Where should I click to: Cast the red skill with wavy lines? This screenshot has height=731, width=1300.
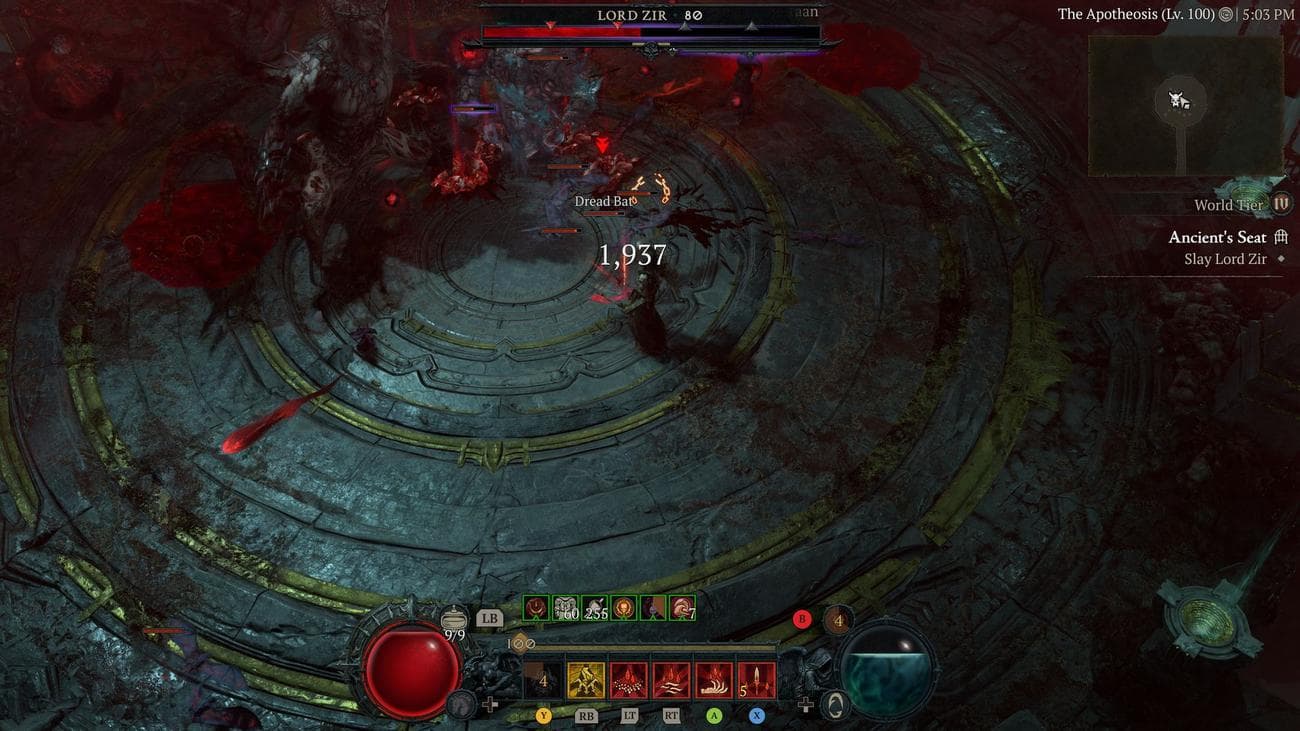[671, 680]
